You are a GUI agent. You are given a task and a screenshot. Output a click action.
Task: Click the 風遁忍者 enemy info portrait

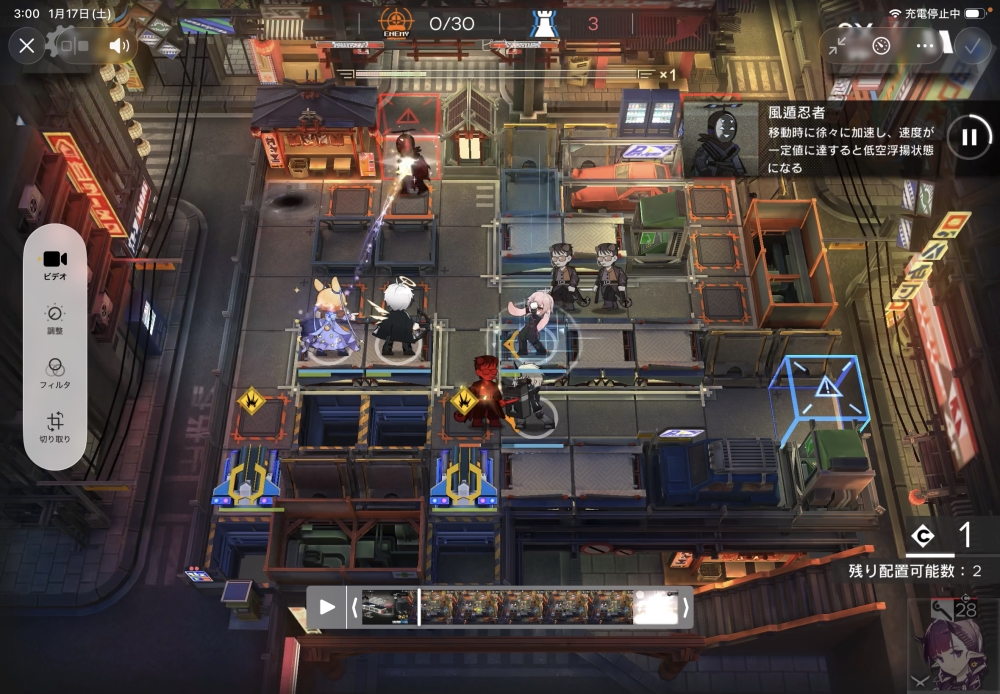[x=720, y=139]
